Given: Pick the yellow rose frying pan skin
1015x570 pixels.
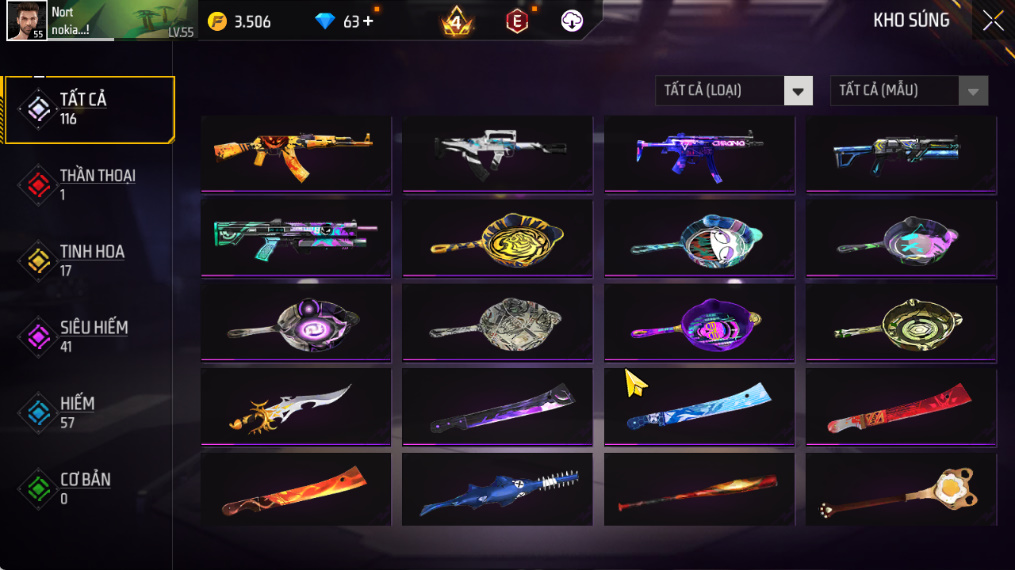Looking at the screenshot, I should coord(497,236).
